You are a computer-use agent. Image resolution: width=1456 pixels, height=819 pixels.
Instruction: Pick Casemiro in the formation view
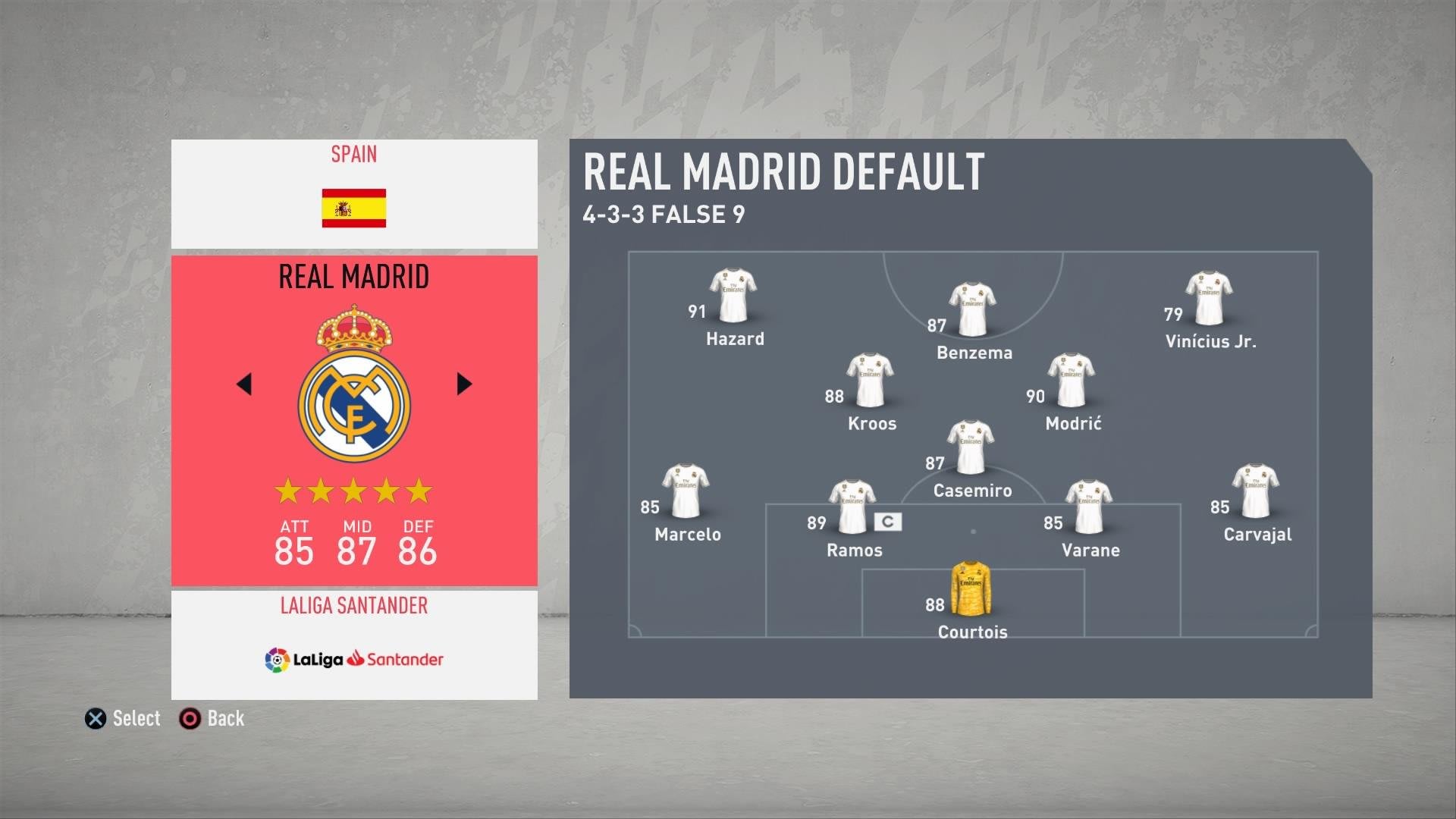[971, 447]
